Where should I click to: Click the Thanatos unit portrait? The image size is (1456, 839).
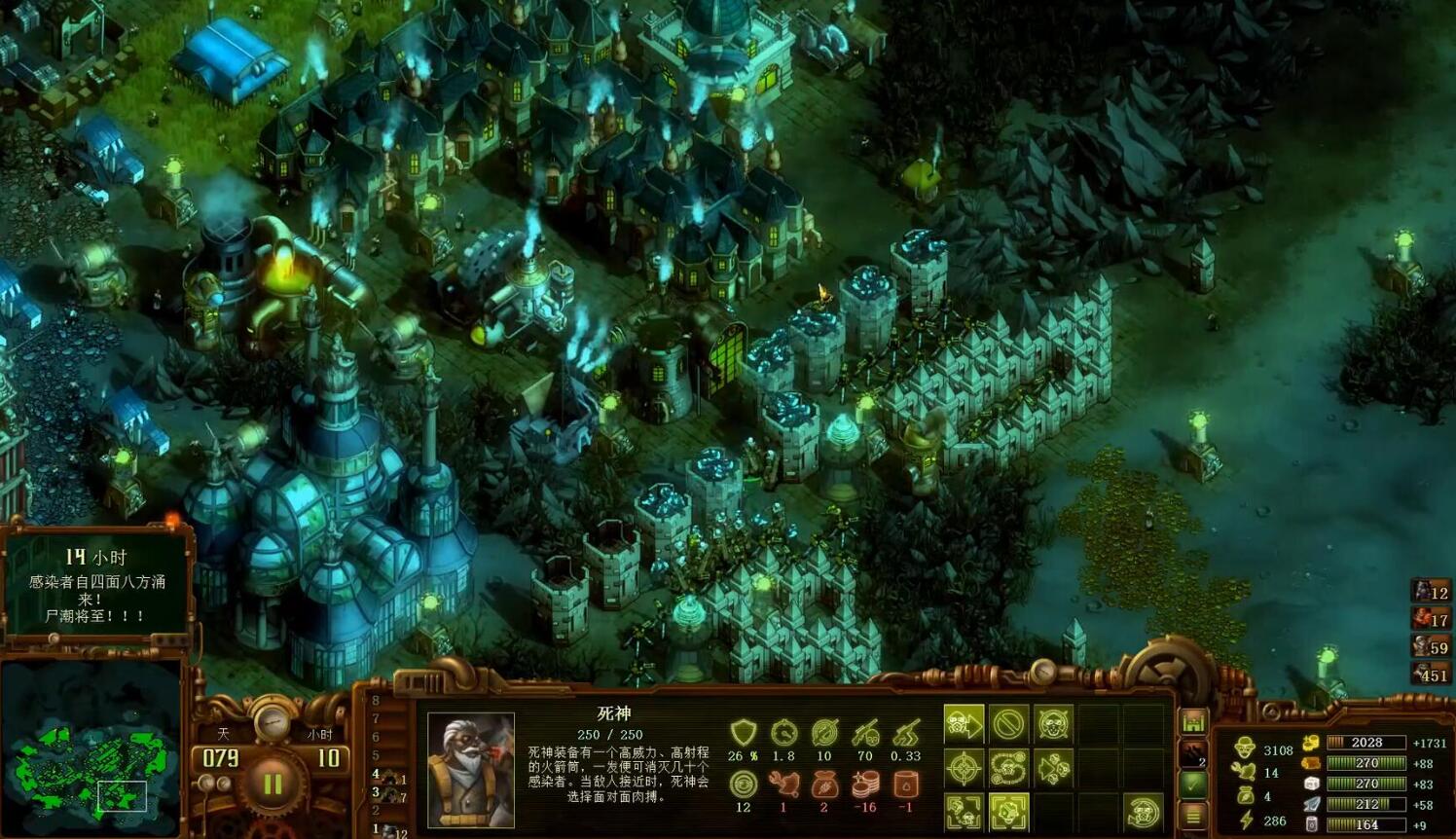point(471,769)
